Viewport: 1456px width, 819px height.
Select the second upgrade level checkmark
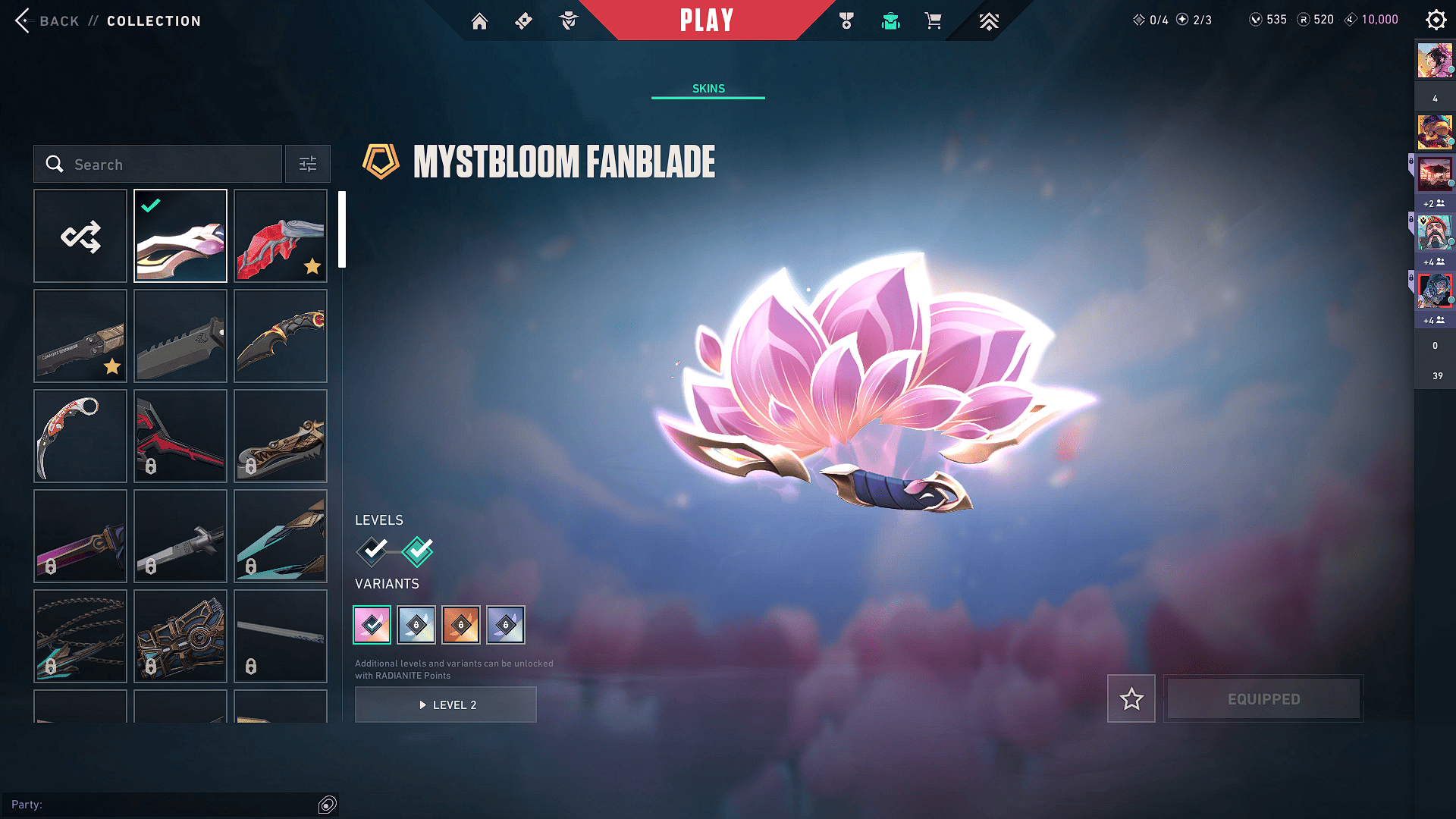coord(418,551)
